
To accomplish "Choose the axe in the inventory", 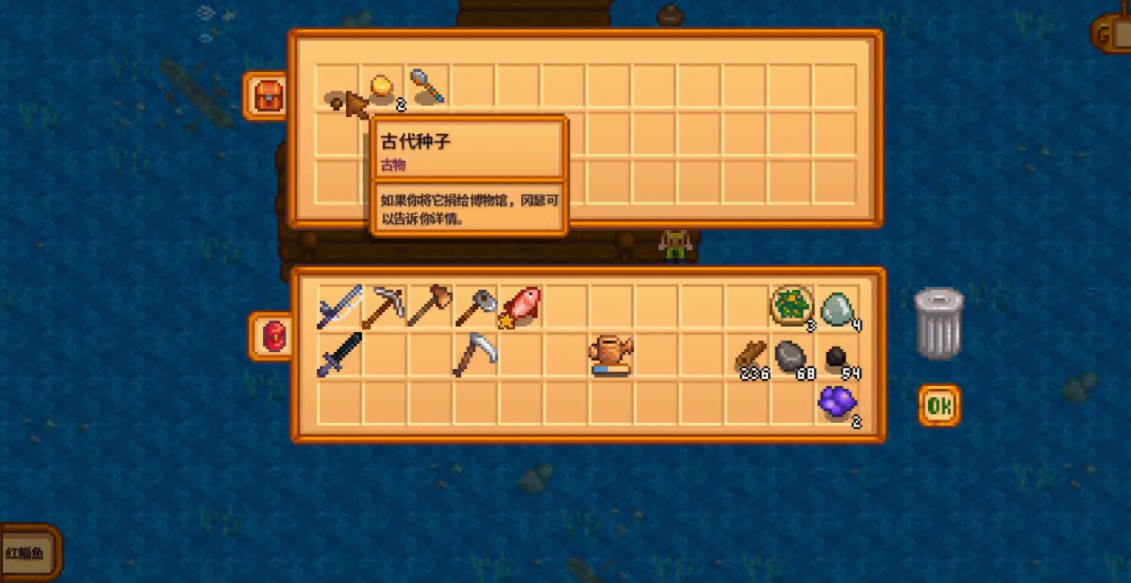I will click(429, 307).
